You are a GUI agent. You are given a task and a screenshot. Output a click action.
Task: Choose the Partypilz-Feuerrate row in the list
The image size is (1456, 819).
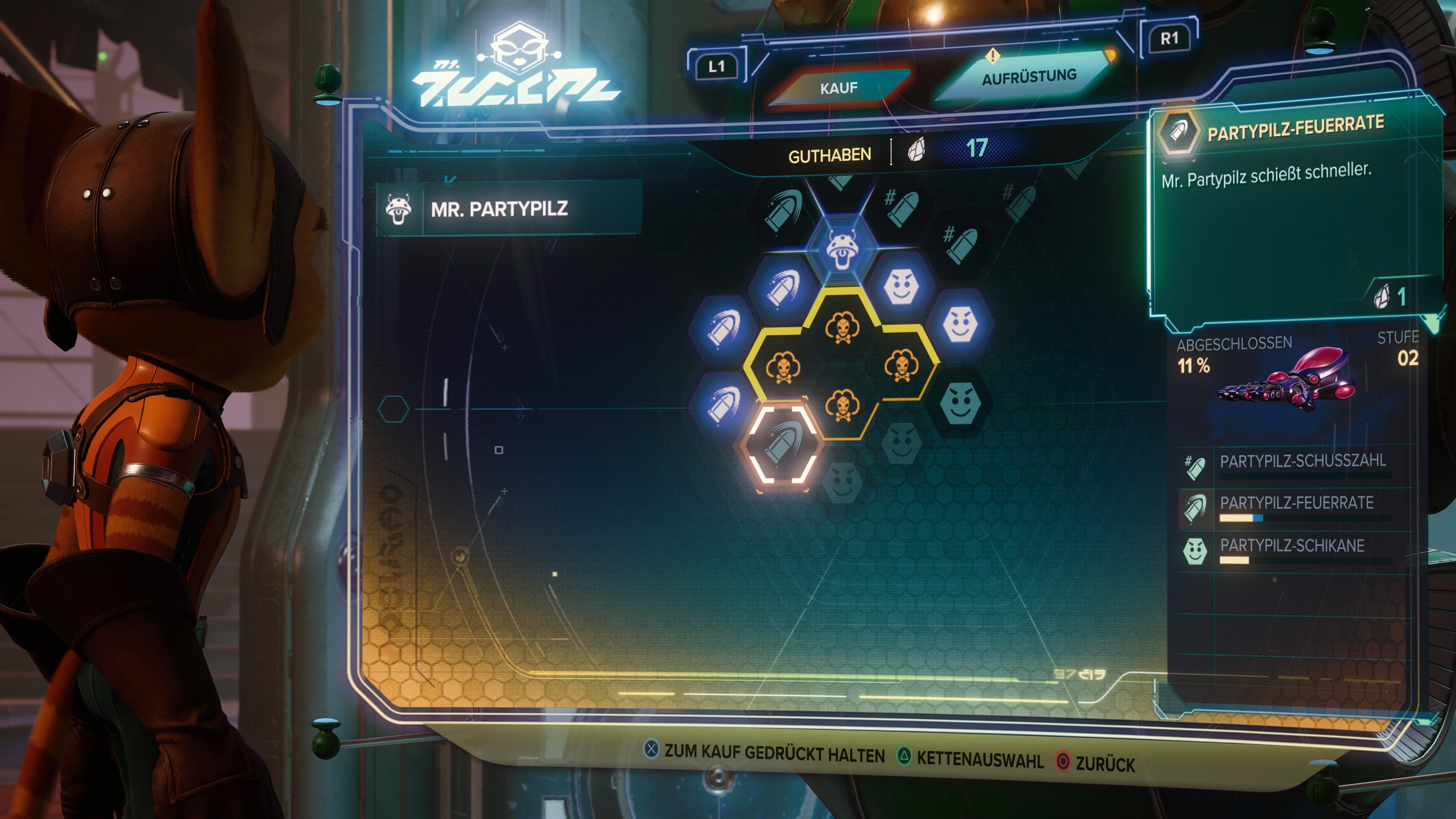coord(1294,507)
